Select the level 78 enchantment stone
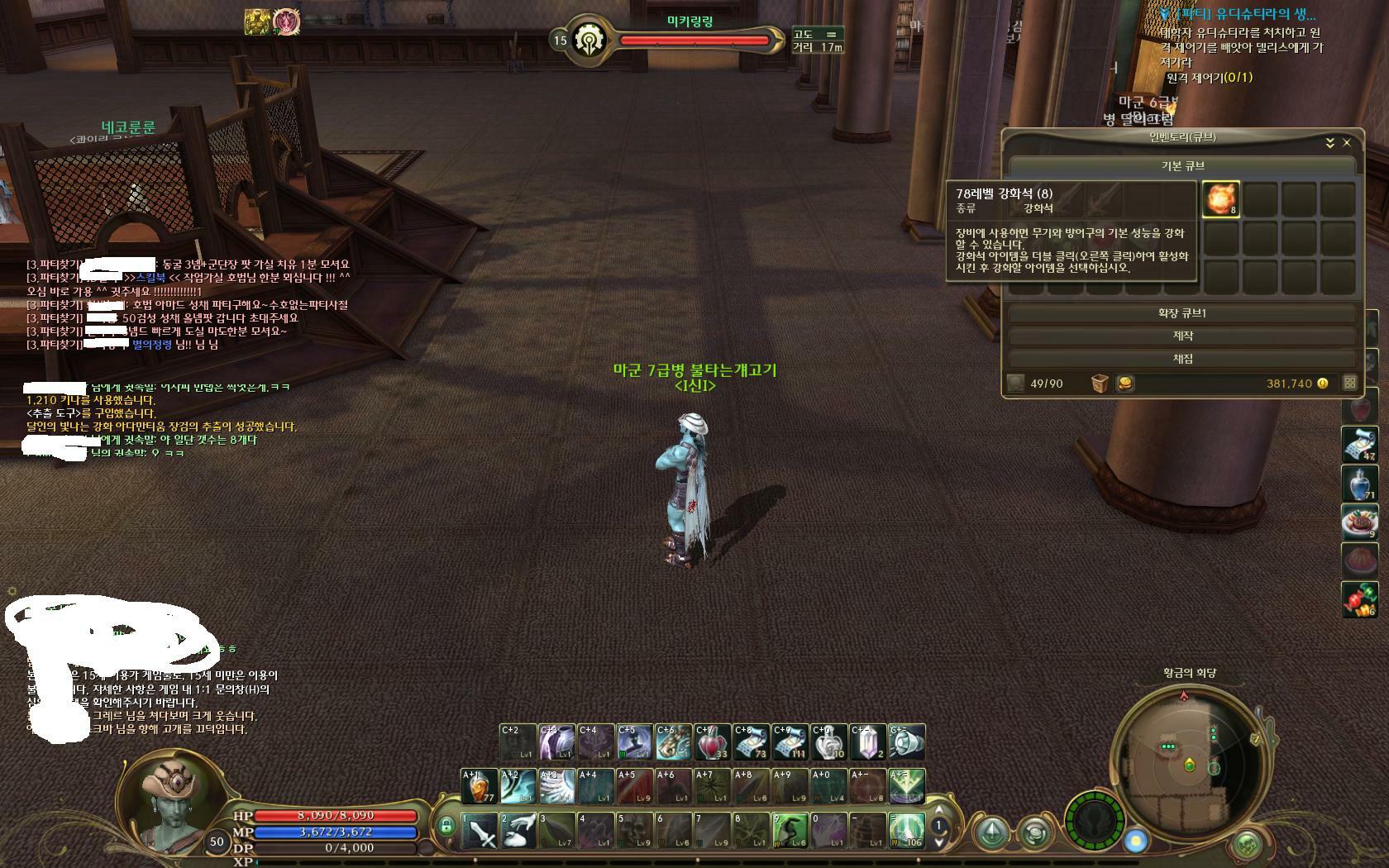 pyautogui.click(x=1220, y=199)
